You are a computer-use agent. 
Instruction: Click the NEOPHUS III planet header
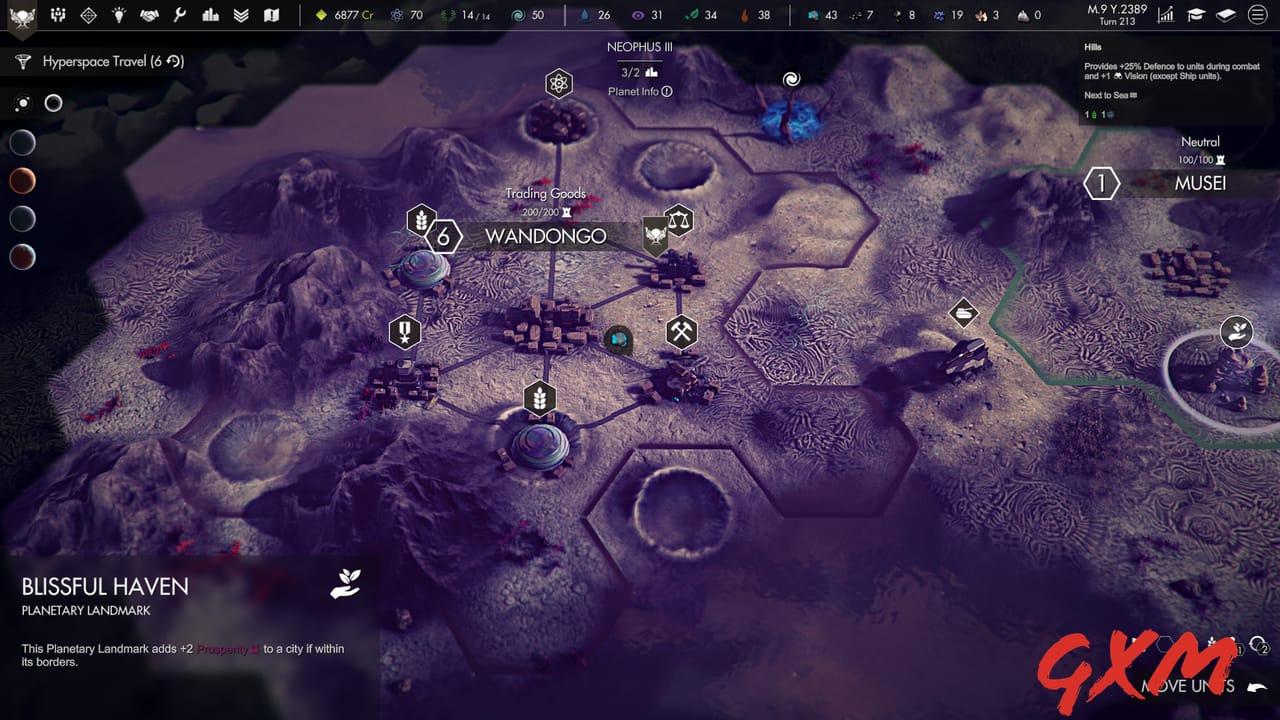point(641,46)
